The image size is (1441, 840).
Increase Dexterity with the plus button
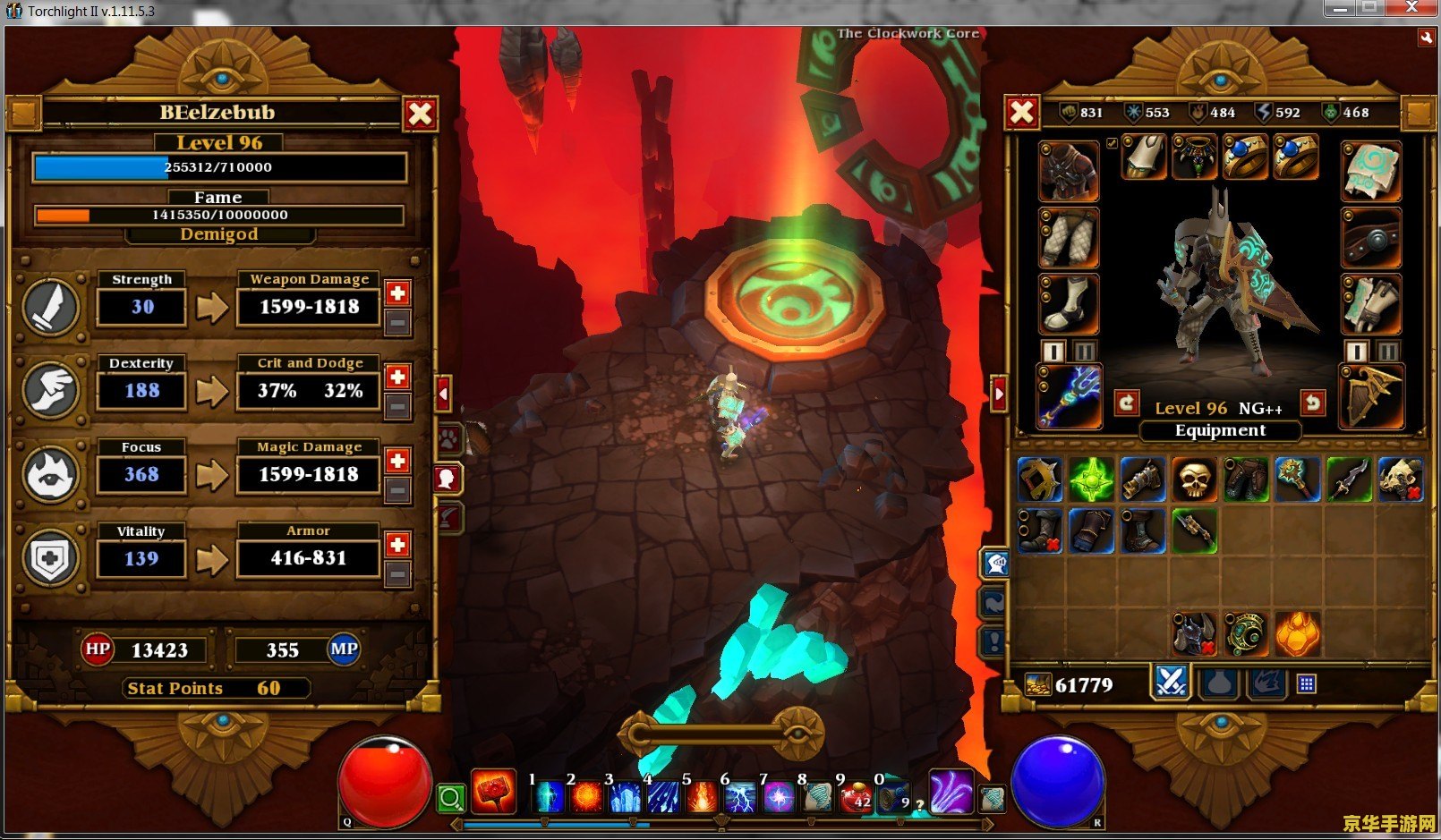pyautogui.click(x=398, y=377)
